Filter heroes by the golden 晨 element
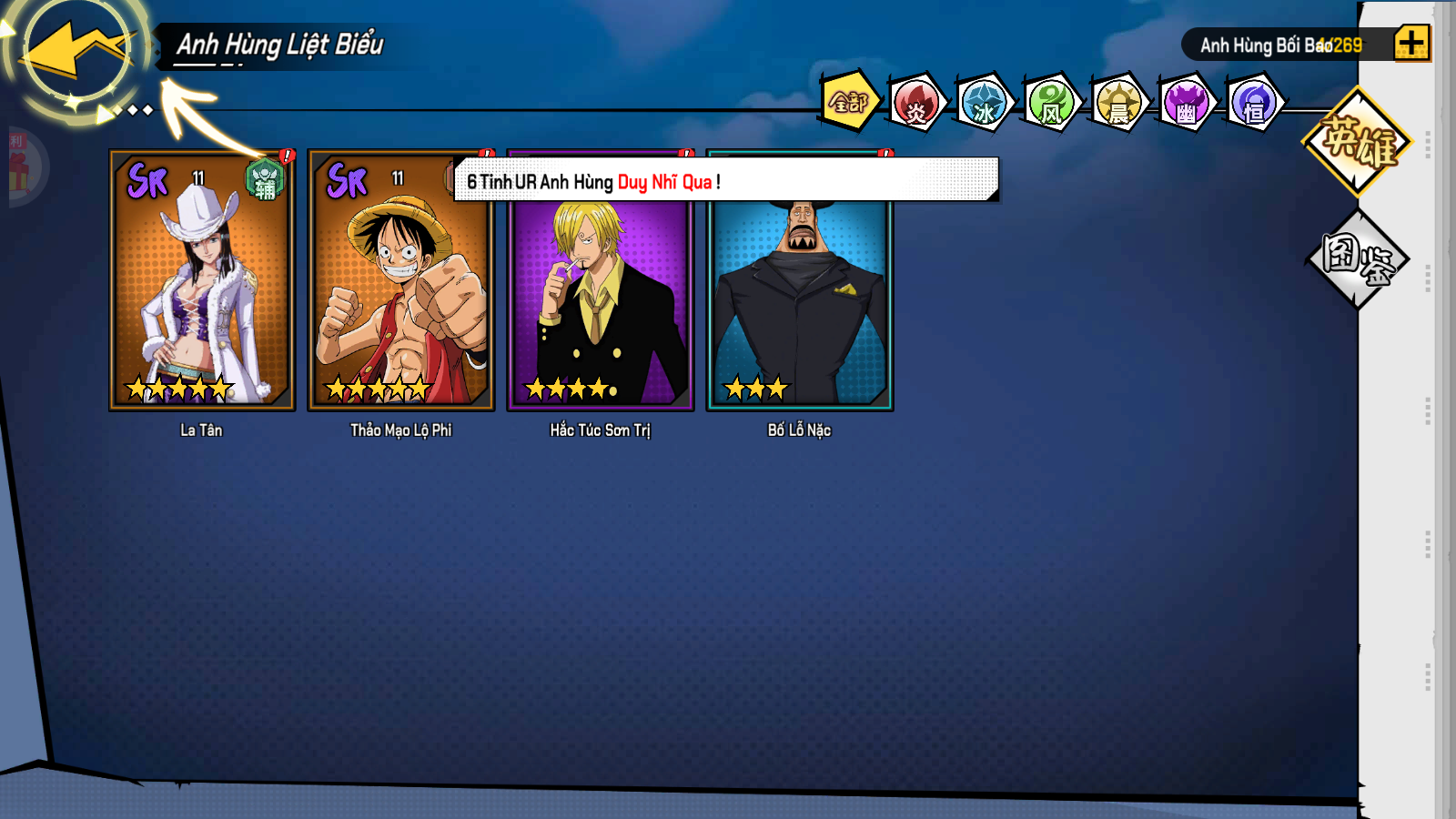Screen dimensions: 1456x819 [1118, 103]
